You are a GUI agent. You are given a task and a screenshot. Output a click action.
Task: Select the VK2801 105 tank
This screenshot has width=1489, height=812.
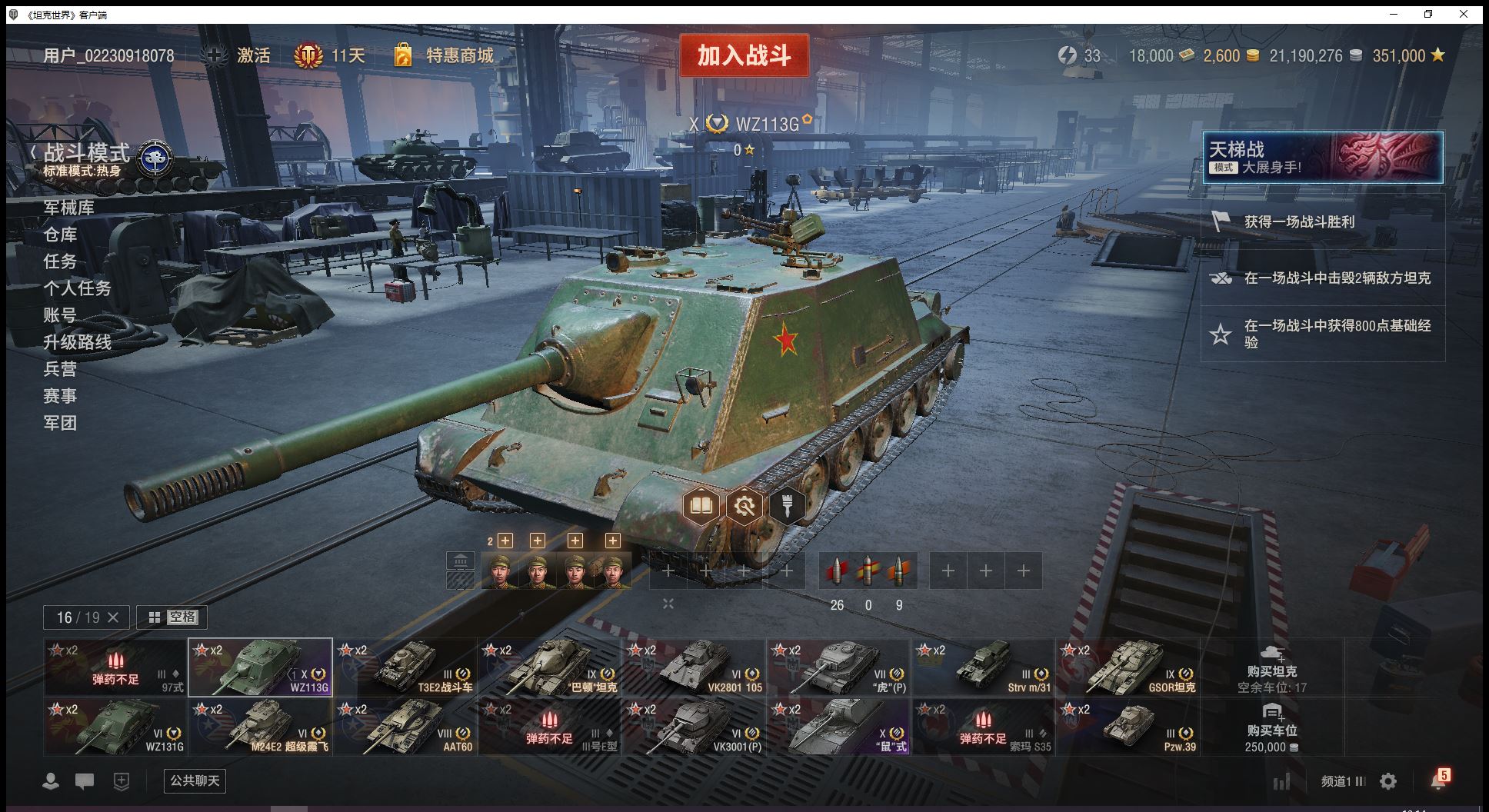coord(695,667)
